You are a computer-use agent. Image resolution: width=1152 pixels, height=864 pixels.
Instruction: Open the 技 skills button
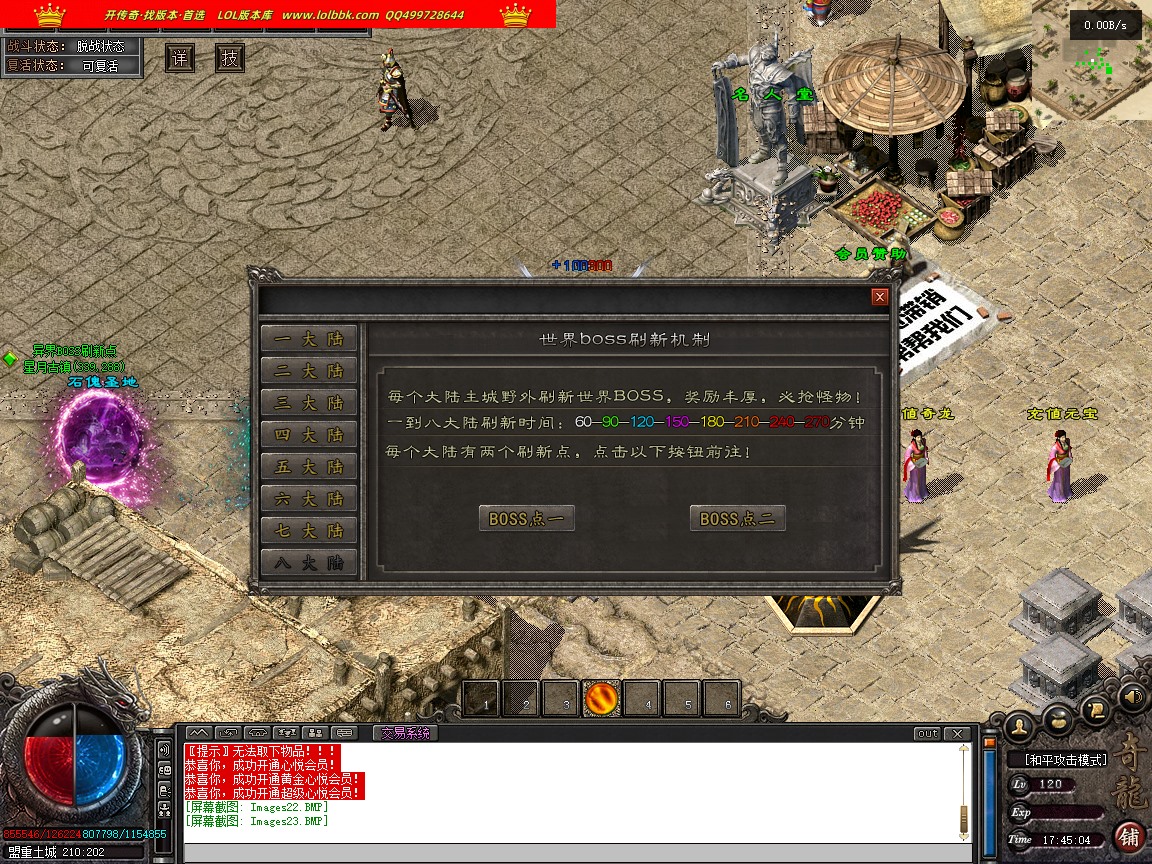tap(230, 58)
